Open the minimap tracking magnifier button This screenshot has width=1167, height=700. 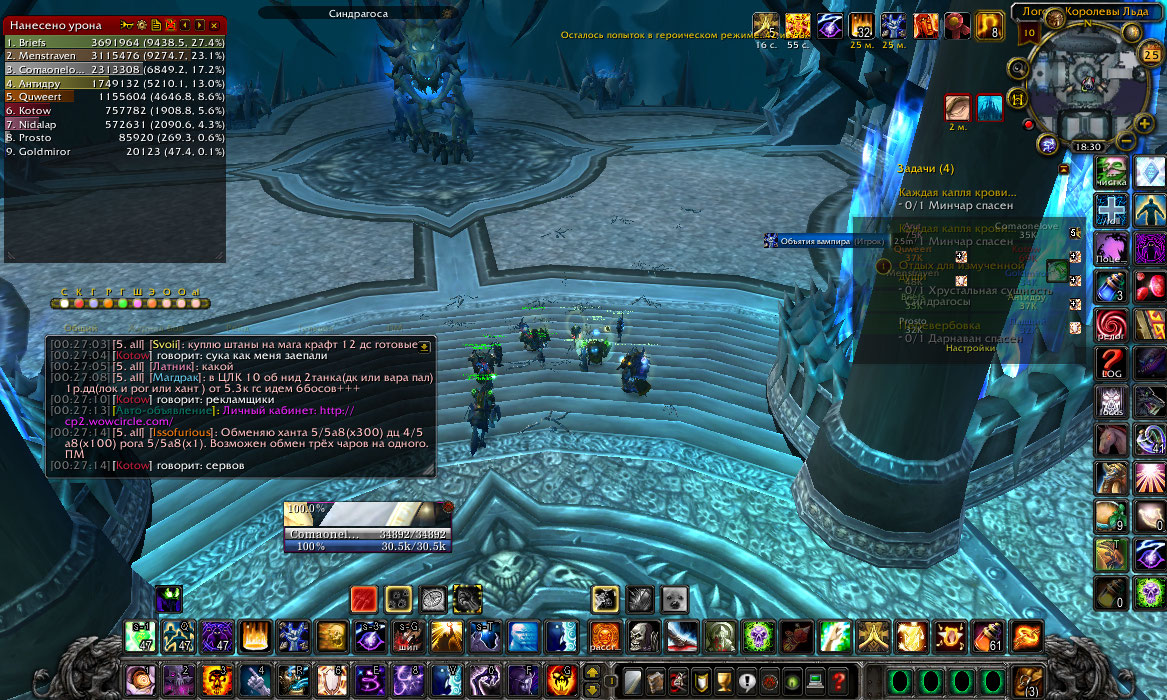1019,68
